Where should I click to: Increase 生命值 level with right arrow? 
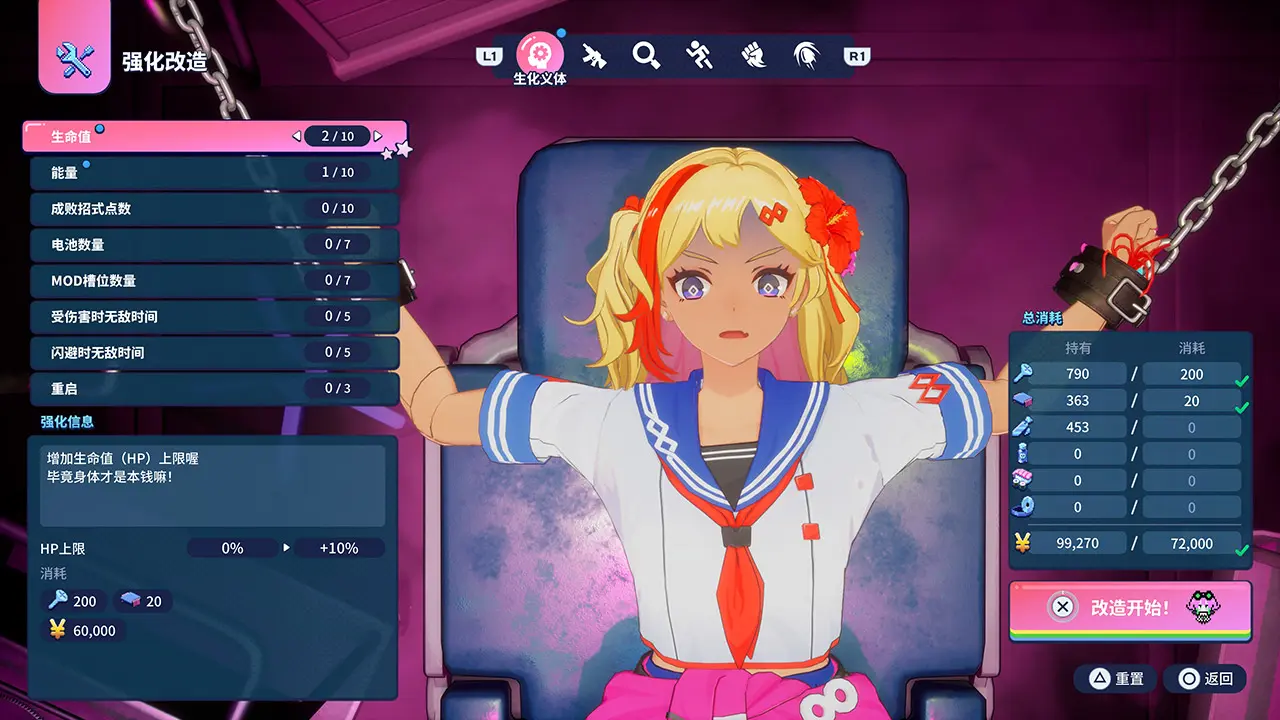pyautogui.click(x=379, y=136)
